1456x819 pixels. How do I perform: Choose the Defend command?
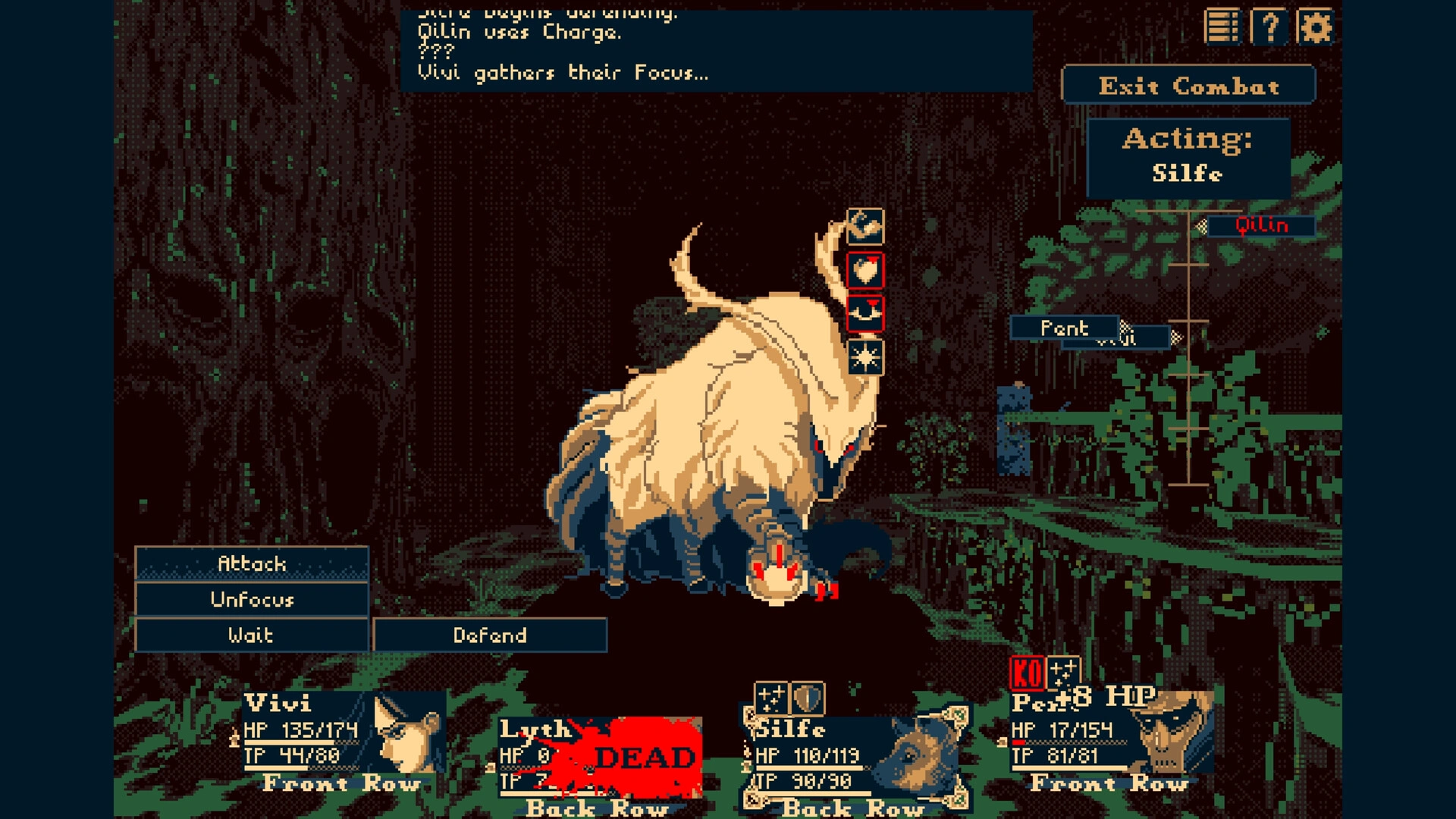[x=489, y=636]
